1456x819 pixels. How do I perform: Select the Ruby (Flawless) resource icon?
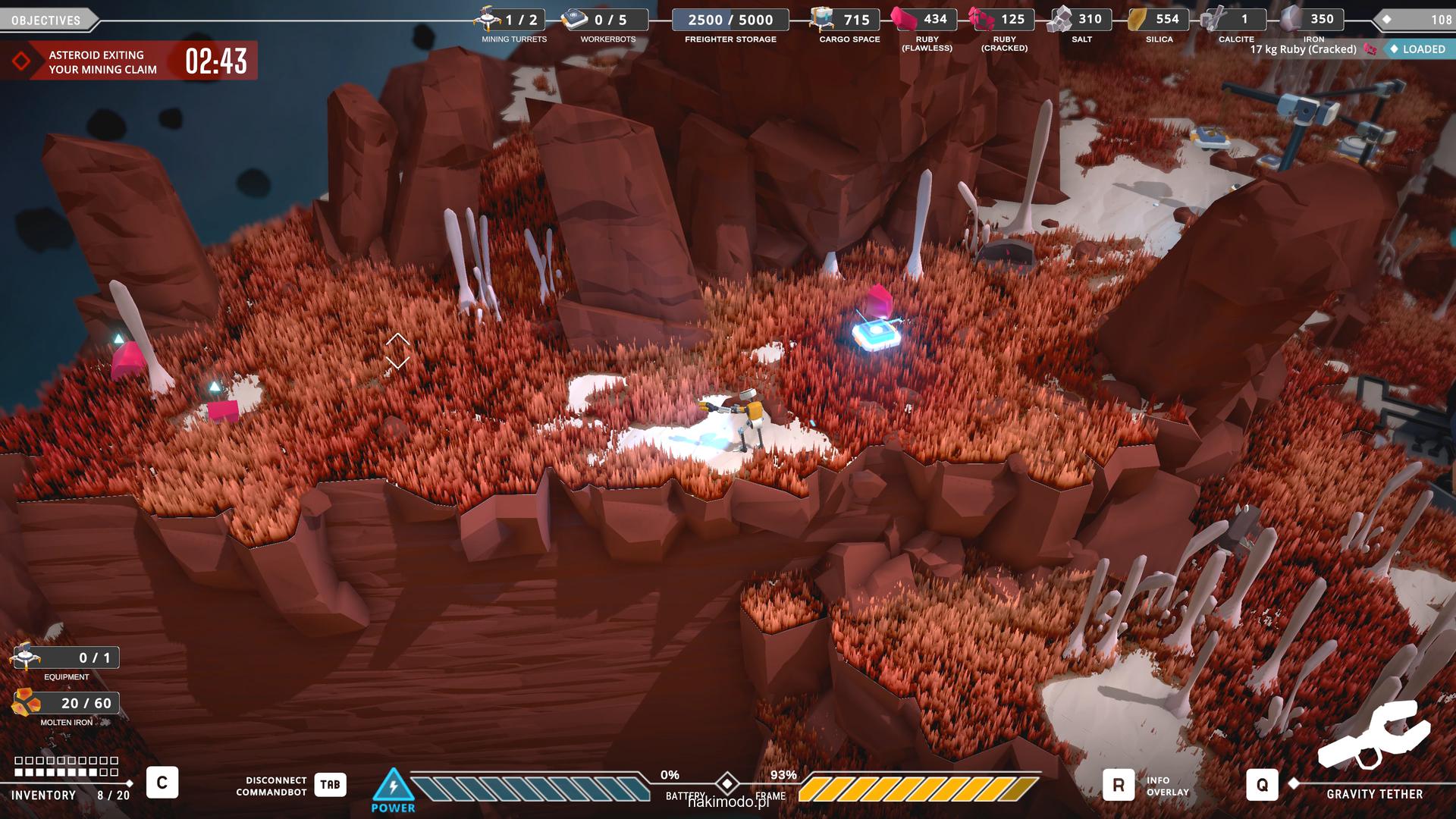point(903,18)
